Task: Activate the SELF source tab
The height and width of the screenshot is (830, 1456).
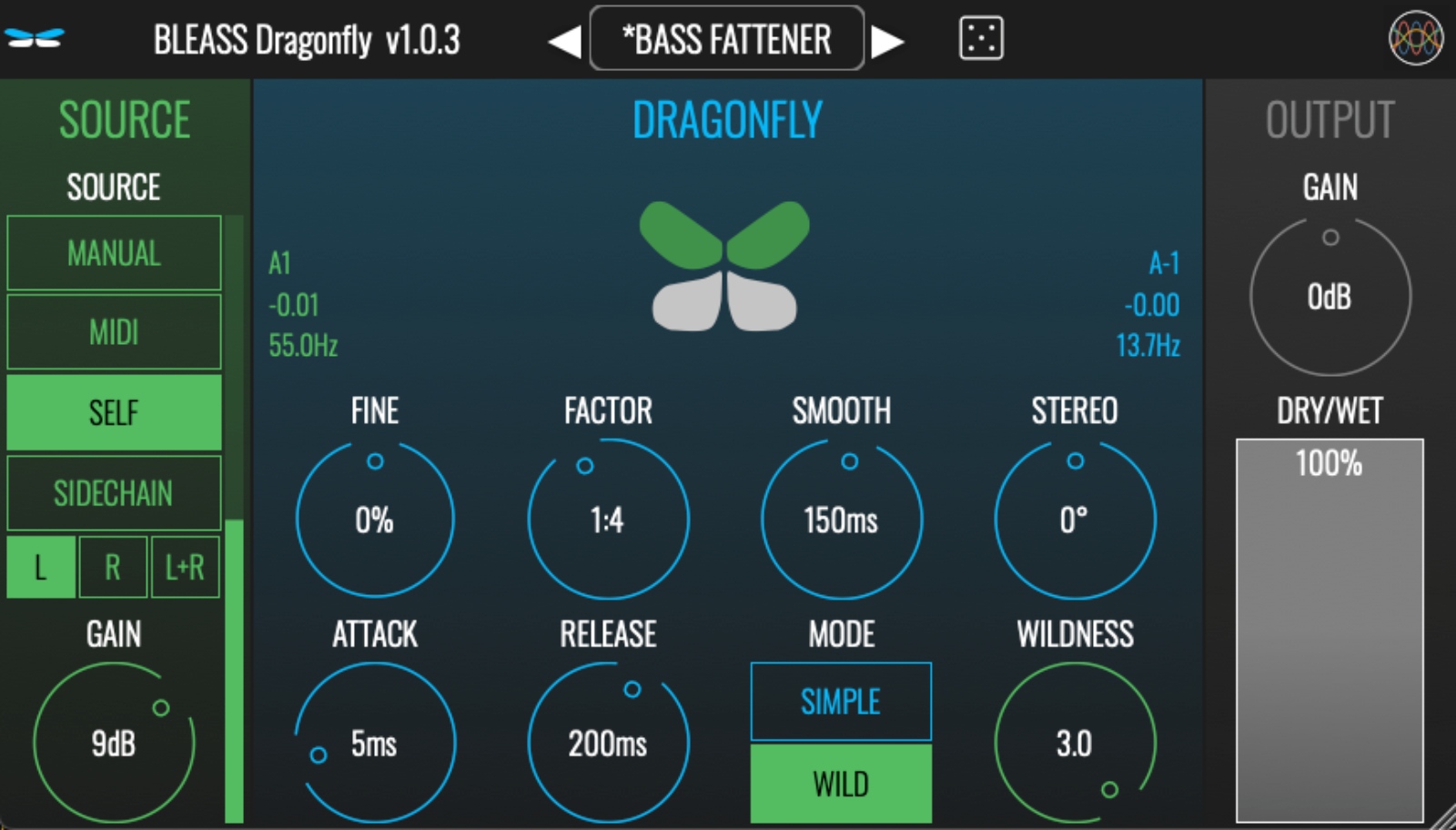Action: click(x=114, y=412)
